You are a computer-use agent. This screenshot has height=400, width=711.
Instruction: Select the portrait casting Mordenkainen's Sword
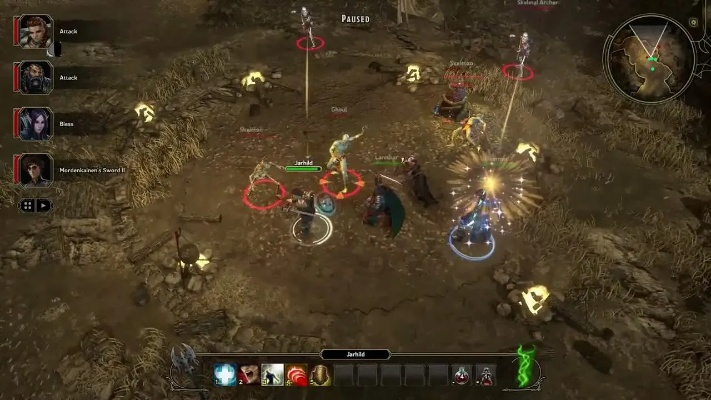(35, 169)
